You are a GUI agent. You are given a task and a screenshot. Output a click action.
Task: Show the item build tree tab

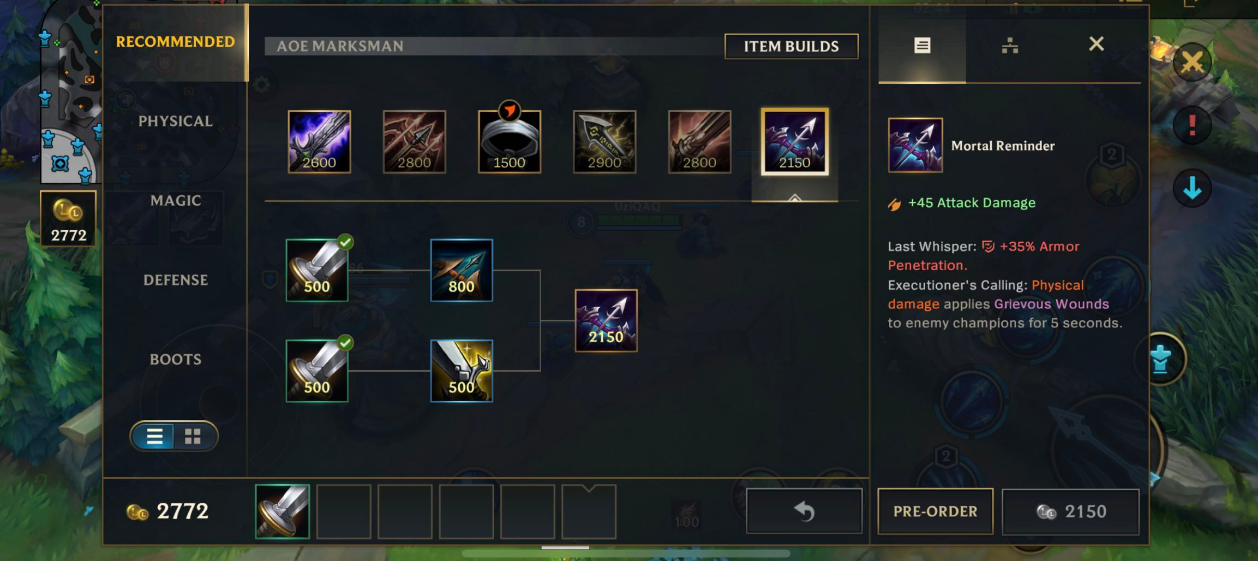1009,45
